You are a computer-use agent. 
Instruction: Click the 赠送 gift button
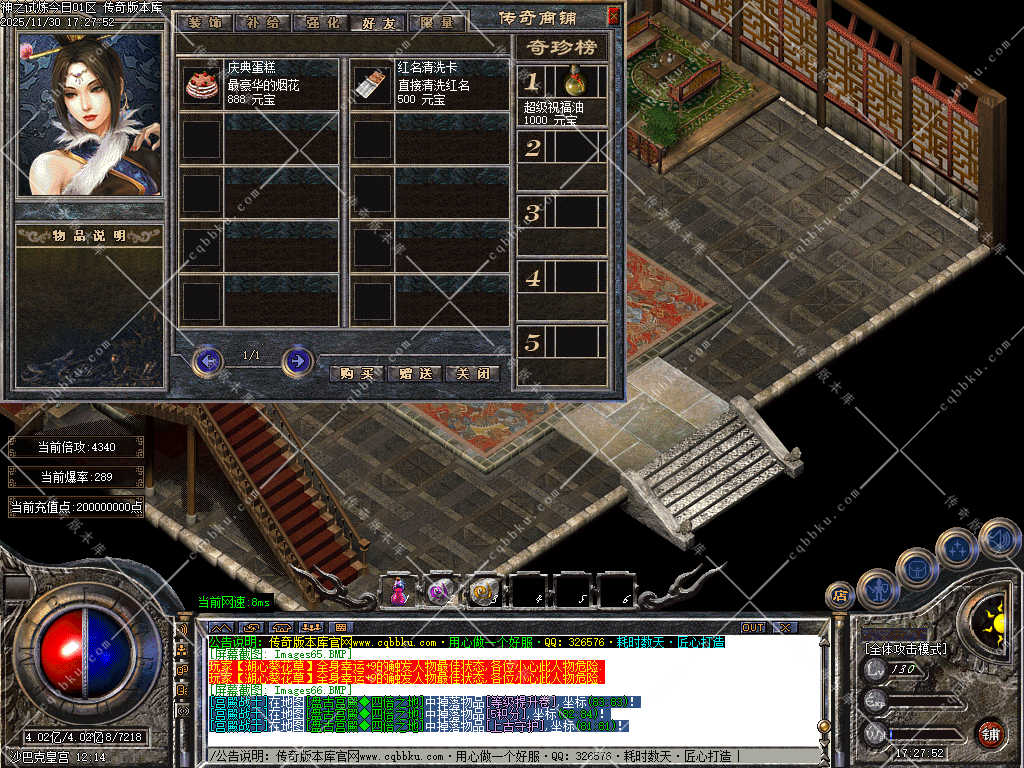point(414,373)
